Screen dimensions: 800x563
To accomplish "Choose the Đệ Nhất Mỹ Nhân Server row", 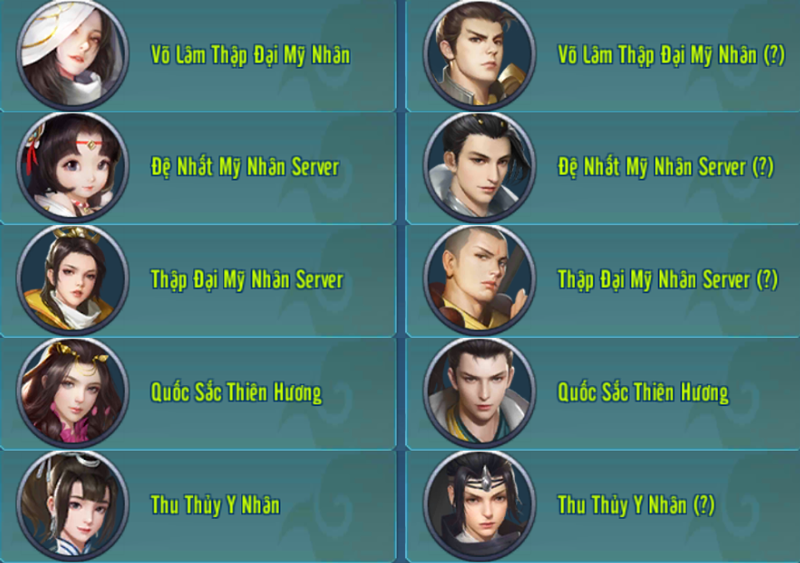I will (244, 167).
